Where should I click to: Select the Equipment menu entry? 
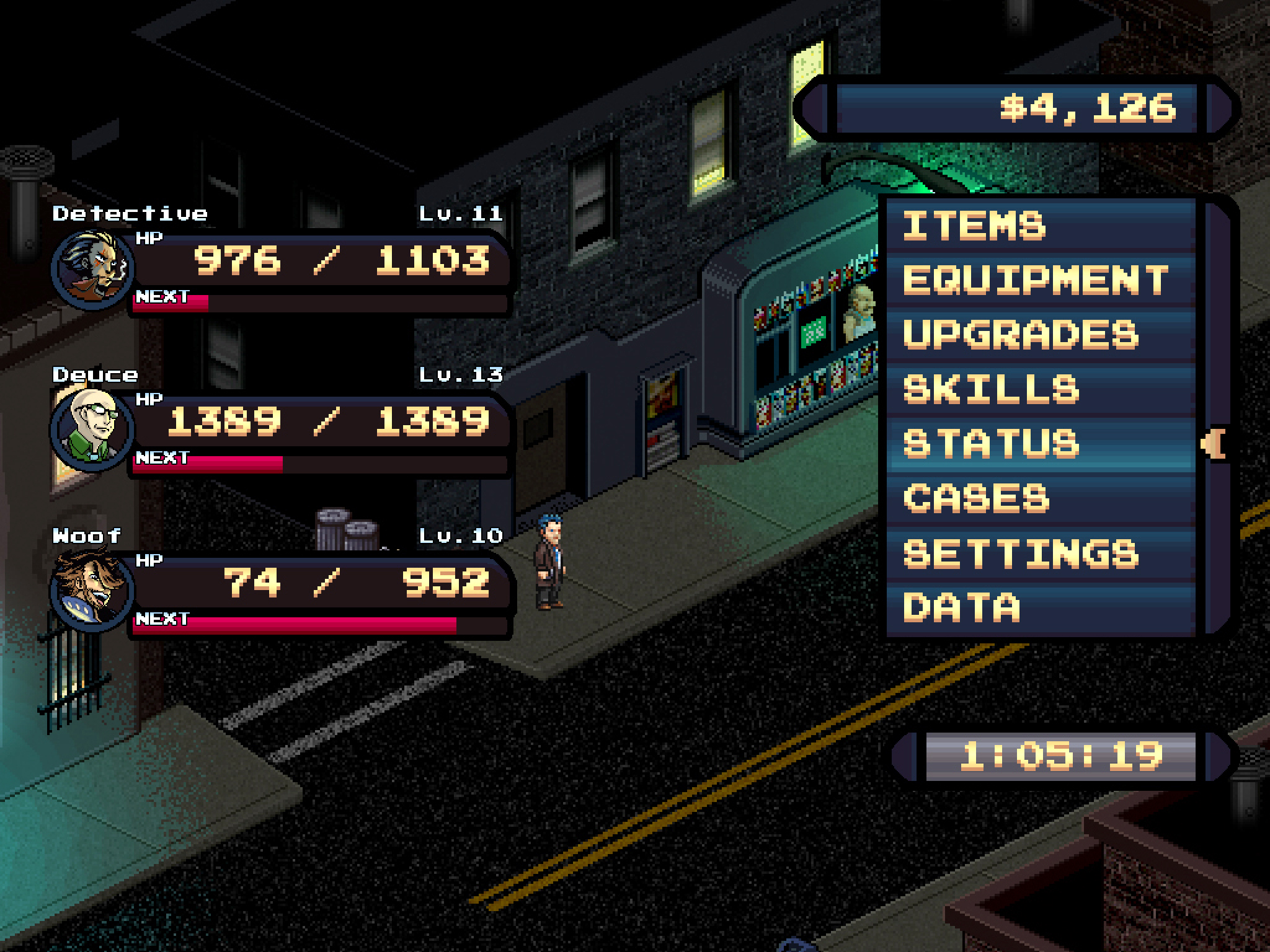(x=1042, y=279)
